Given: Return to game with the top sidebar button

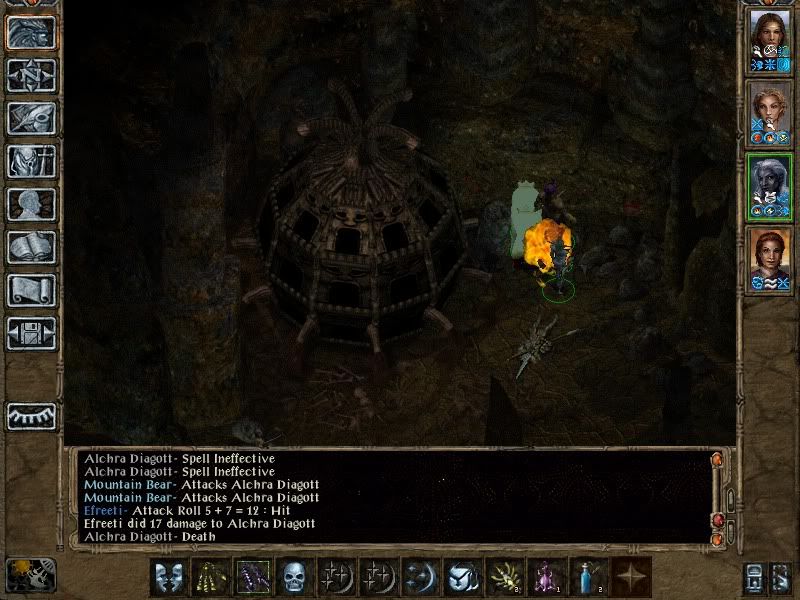Looking at the screenshot, I should [x=31, y=32].
